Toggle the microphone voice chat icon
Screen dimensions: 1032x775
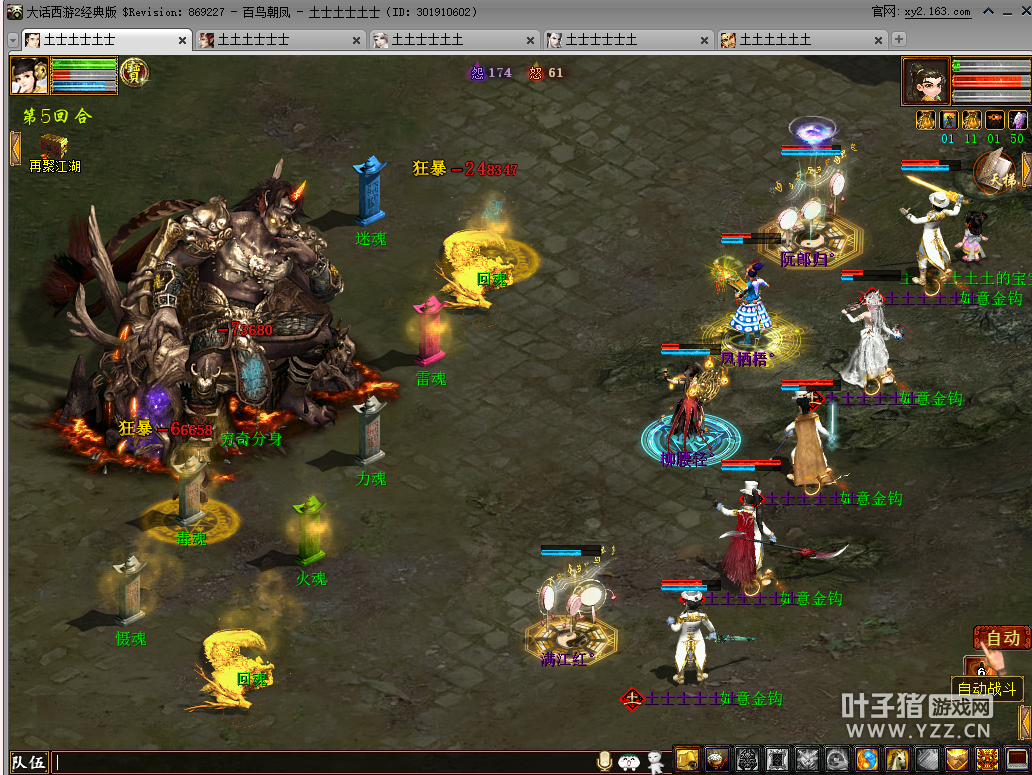[x=604, y=762]
